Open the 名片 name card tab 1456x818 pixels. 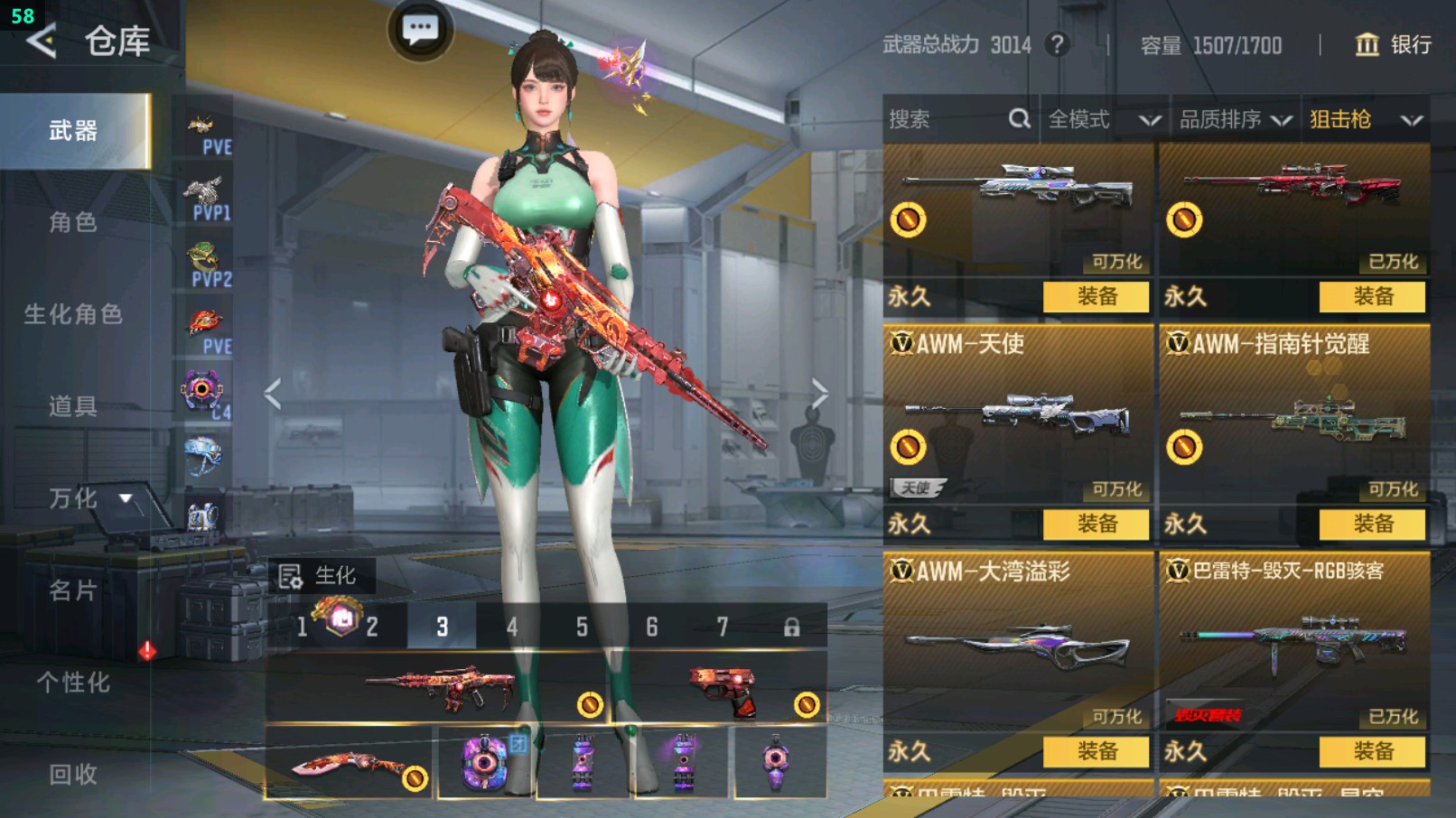73,590
